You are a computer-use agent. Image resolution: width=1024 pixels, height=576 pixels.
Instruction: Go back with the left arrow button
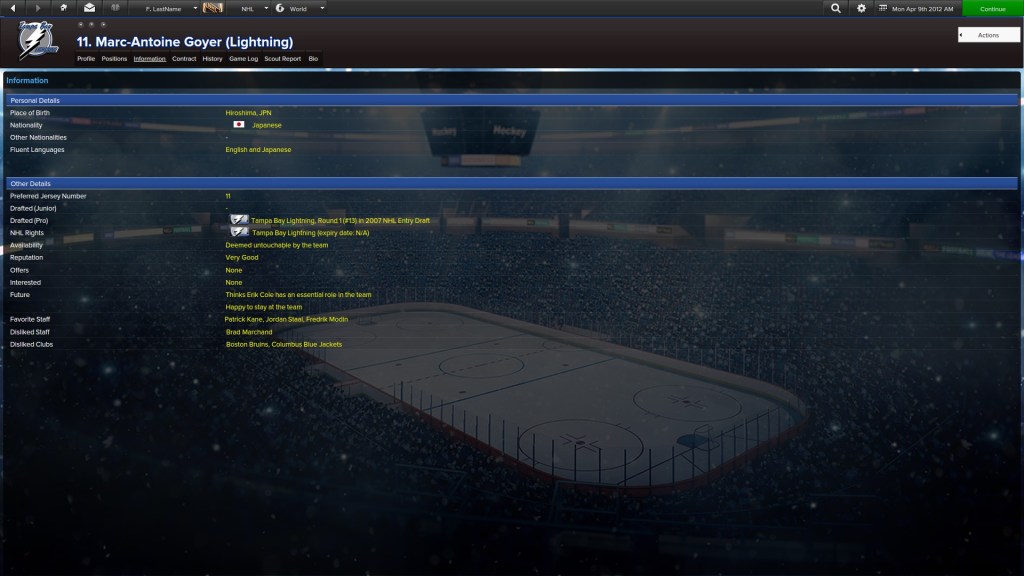click(x=13, y=9)
